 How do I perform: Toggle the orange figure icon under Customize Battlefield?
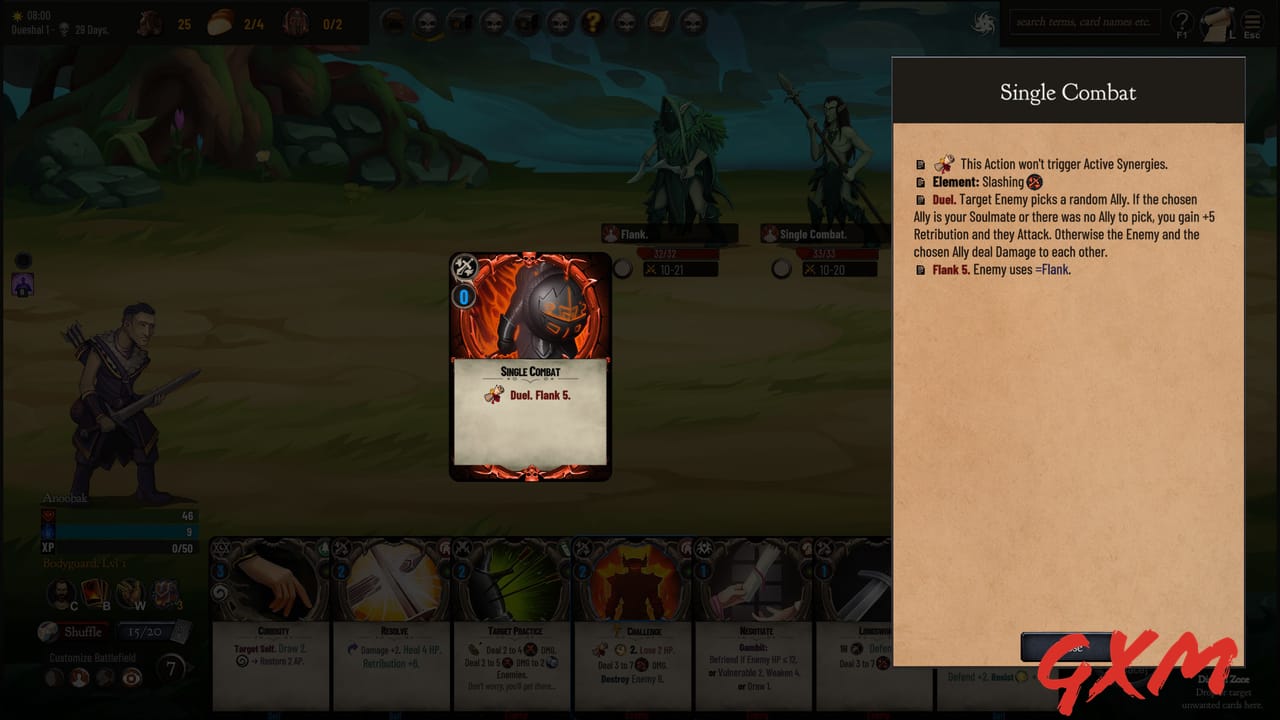(77, 677)
